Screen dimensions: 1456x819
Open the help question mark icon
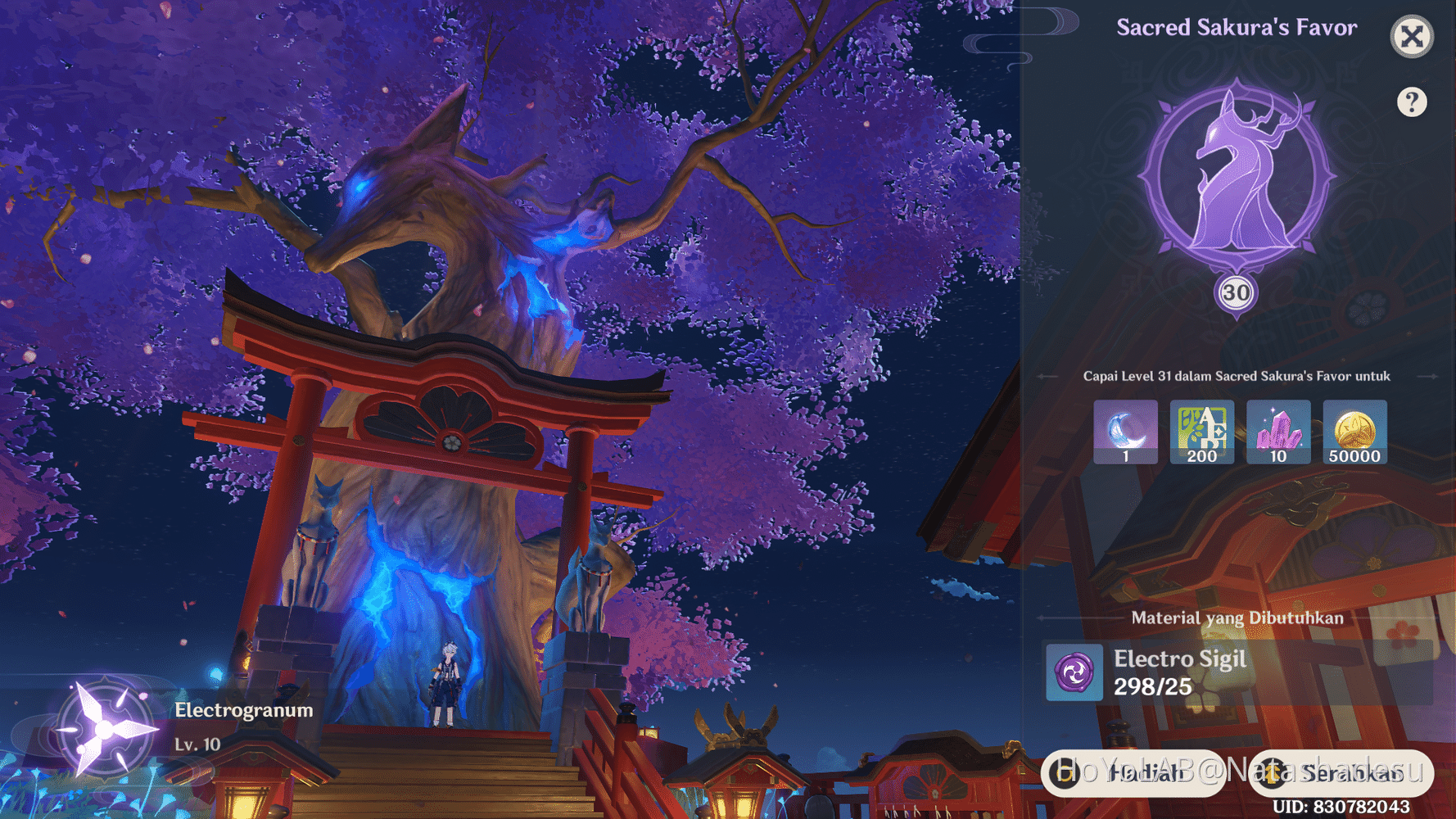pos(1411,102)
